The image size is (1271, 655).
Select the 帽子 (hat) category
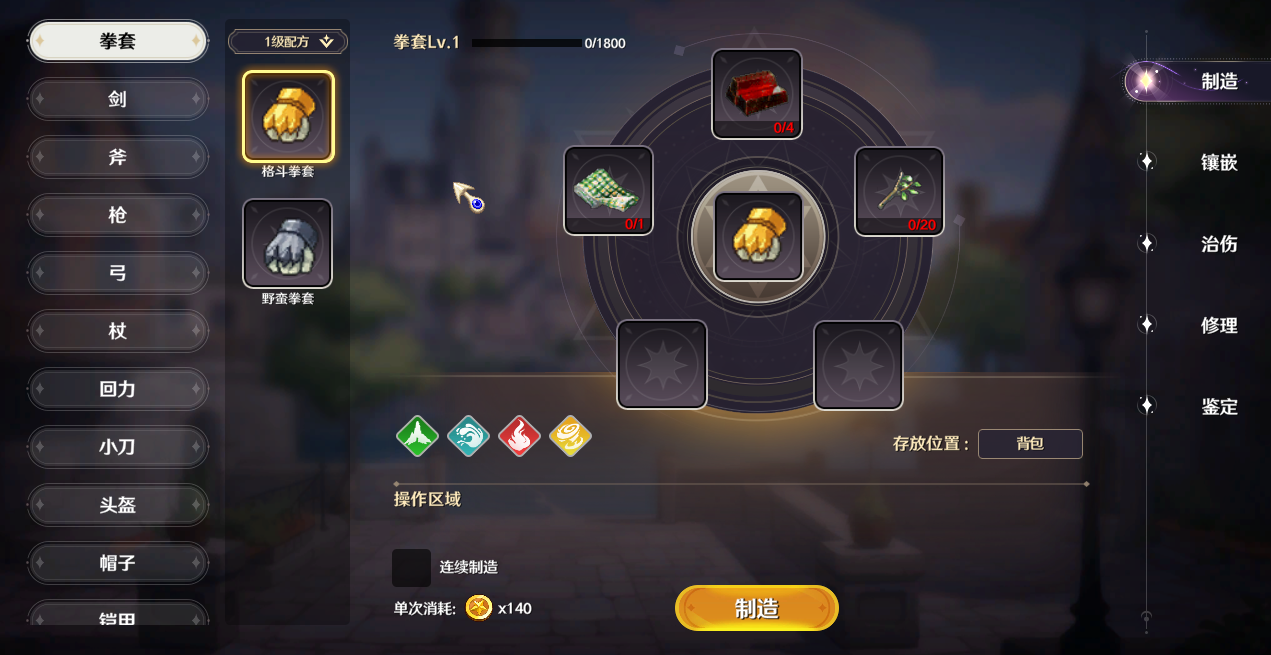tap(118, 563)
